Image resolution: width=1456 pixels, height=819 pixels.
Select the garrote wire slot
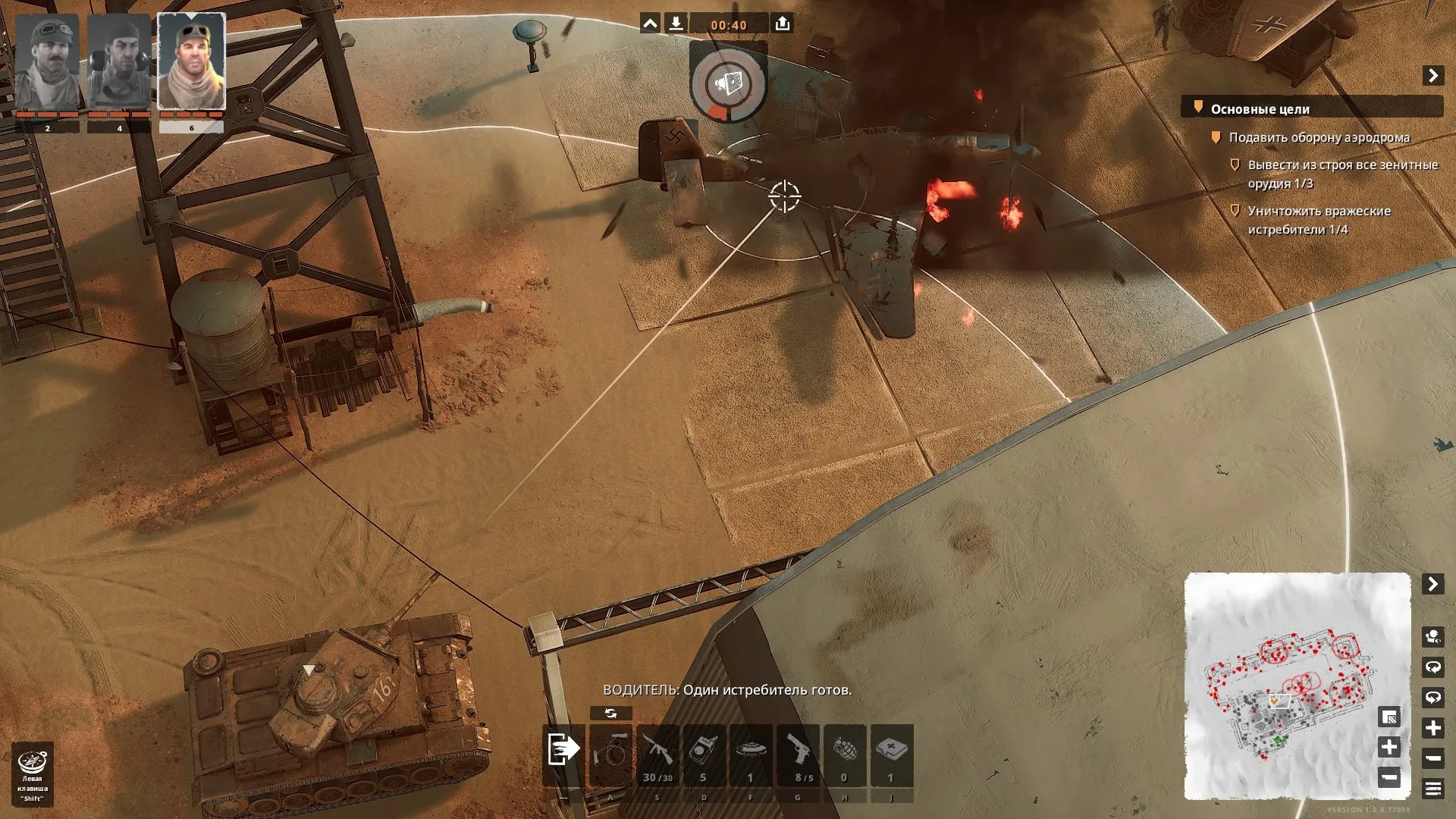(610, 756)
